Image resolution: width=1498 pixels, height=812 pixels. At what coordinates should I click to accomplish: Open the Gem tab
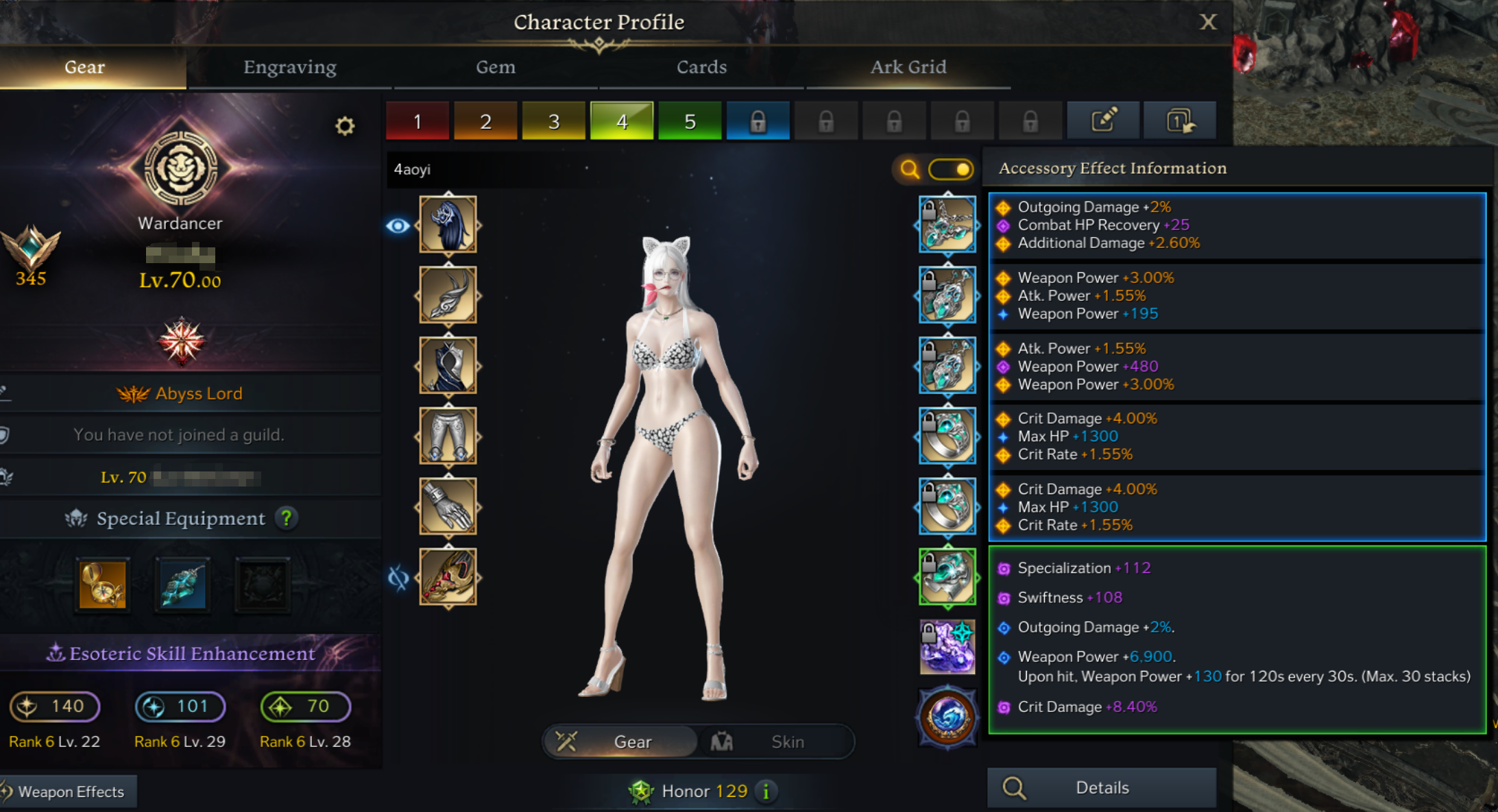point(496,67)
